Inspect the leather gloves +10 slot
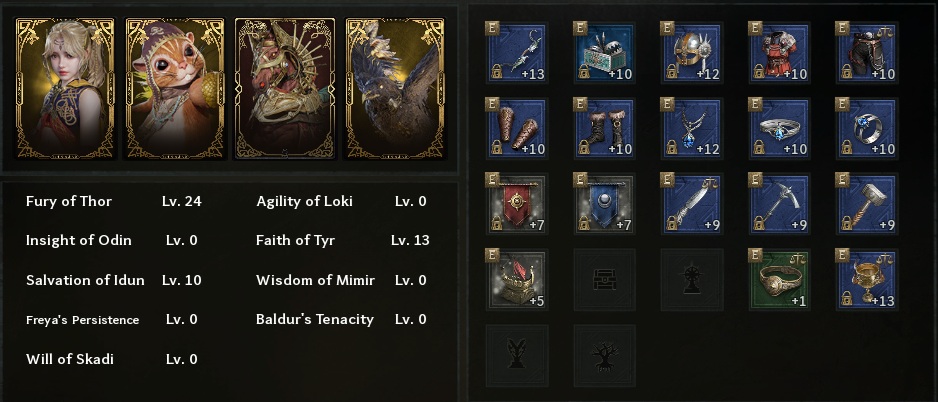The image size is (938, 402). tap(515, 129)
